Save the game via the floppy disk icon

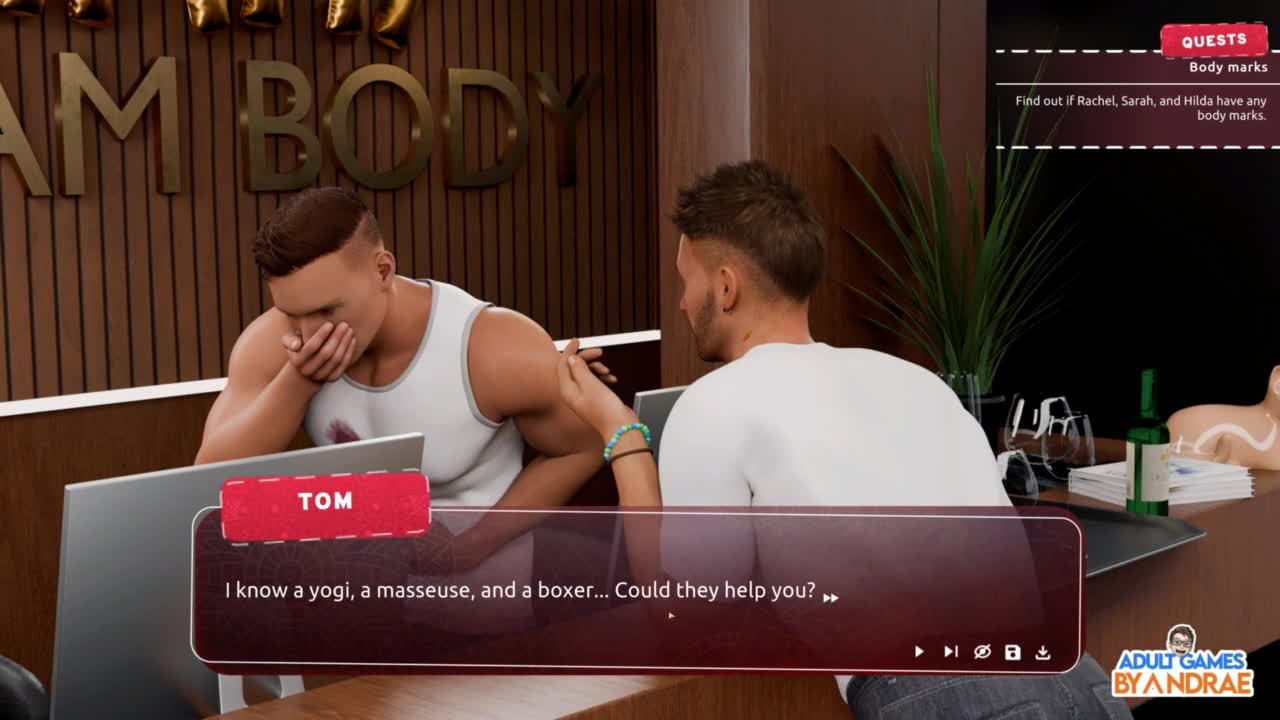pos(1013,652)
